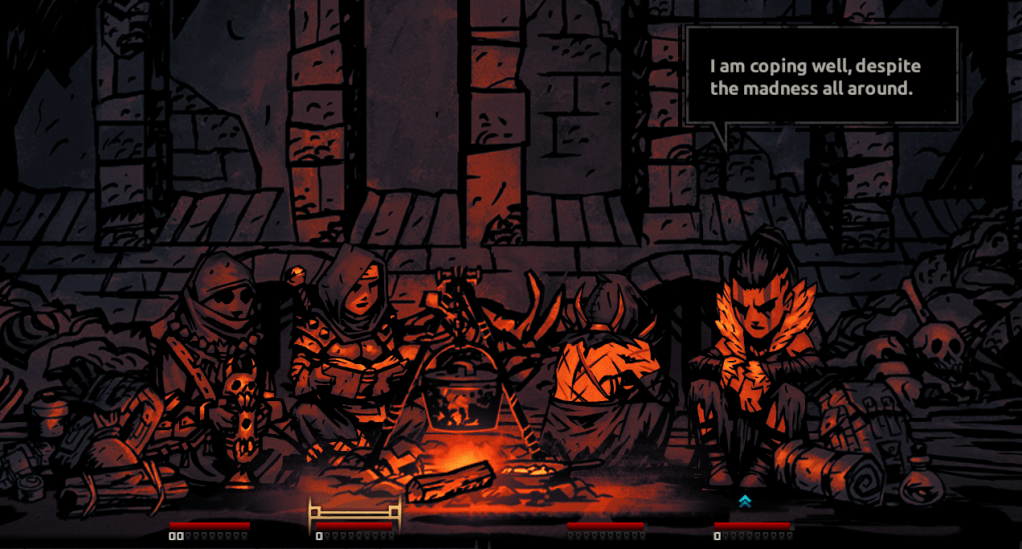Click the blue chevron buff icon
The image size is (1022, 549).
(744, 501)
